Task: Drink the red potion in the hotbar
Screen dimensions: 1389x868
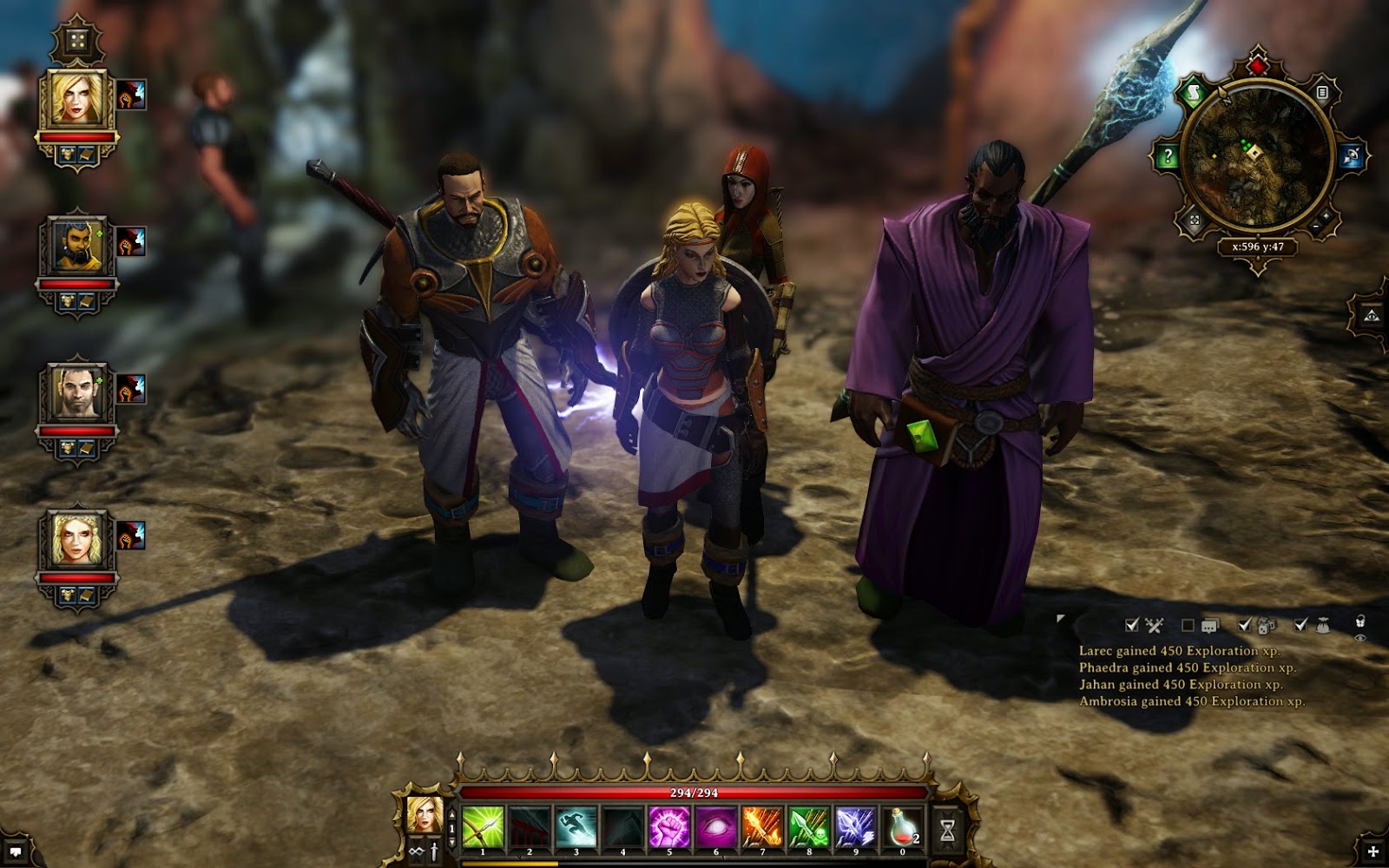Action: pyautogui.click(x=903, y=827)
